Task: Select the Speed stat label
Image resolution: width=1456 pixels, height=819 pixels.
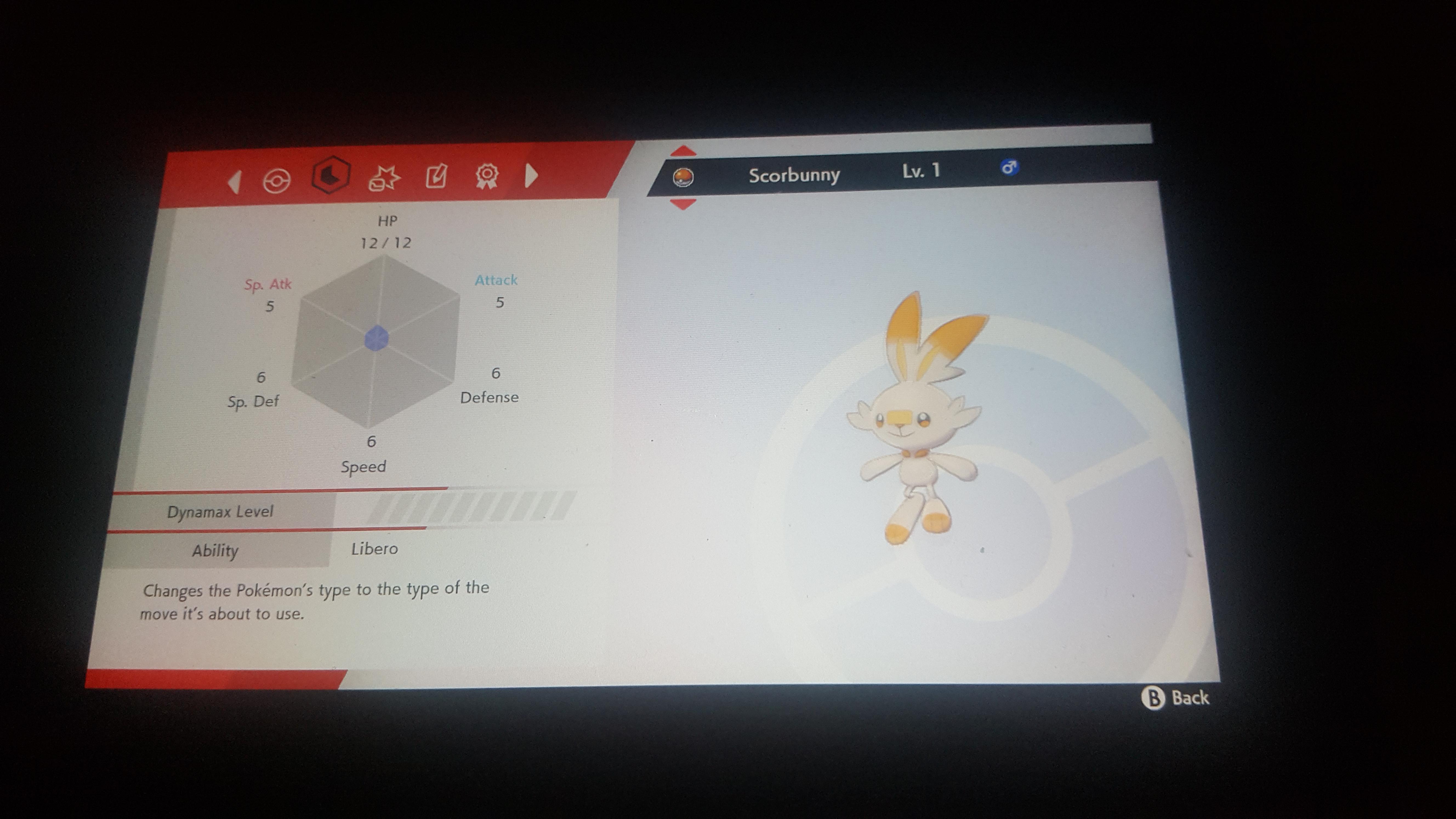Action: pyautogui.click(x=364, y=466)
